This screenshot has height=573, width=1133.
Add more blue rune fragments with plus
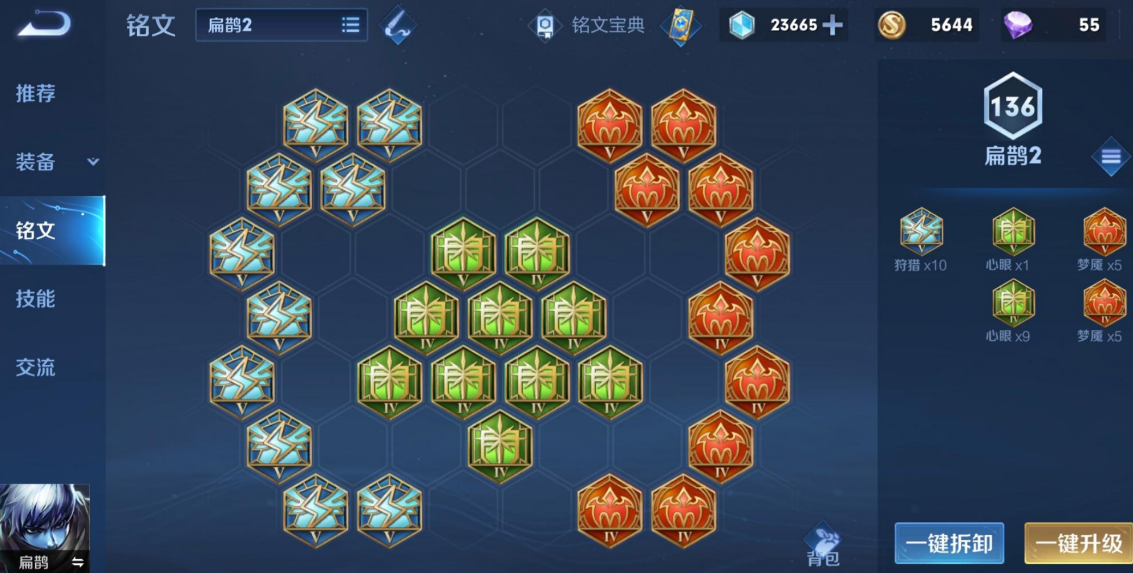(x=832, y=25)
